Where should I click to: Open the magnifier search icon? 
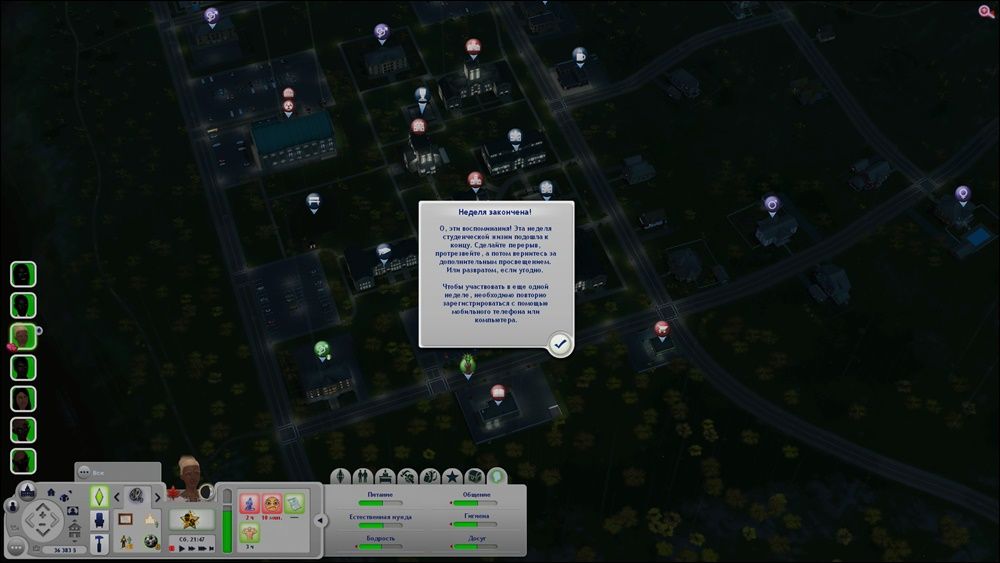pyautogui.click(x=986, y=12)
